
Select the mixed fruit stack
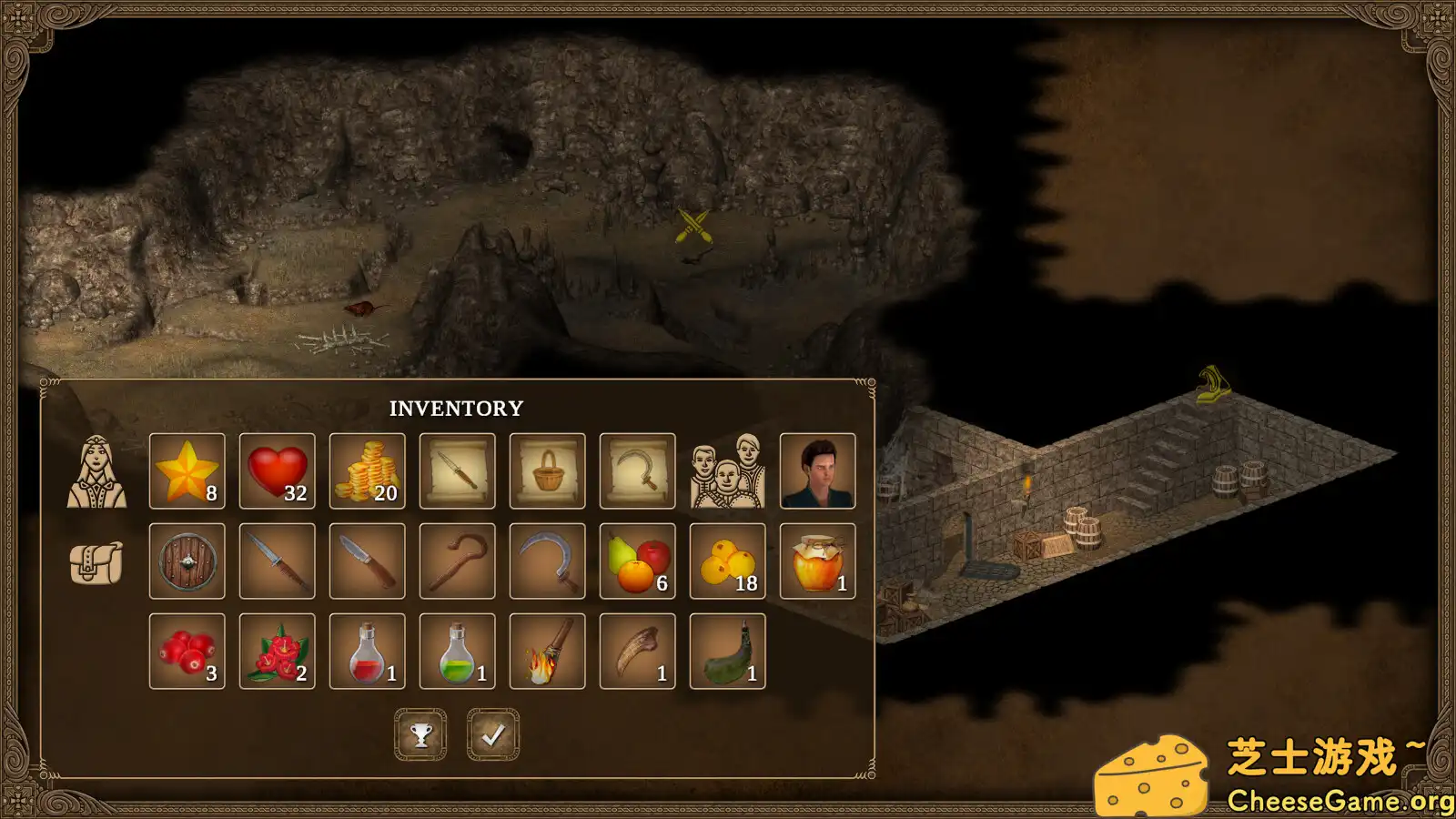click(637, 561)
